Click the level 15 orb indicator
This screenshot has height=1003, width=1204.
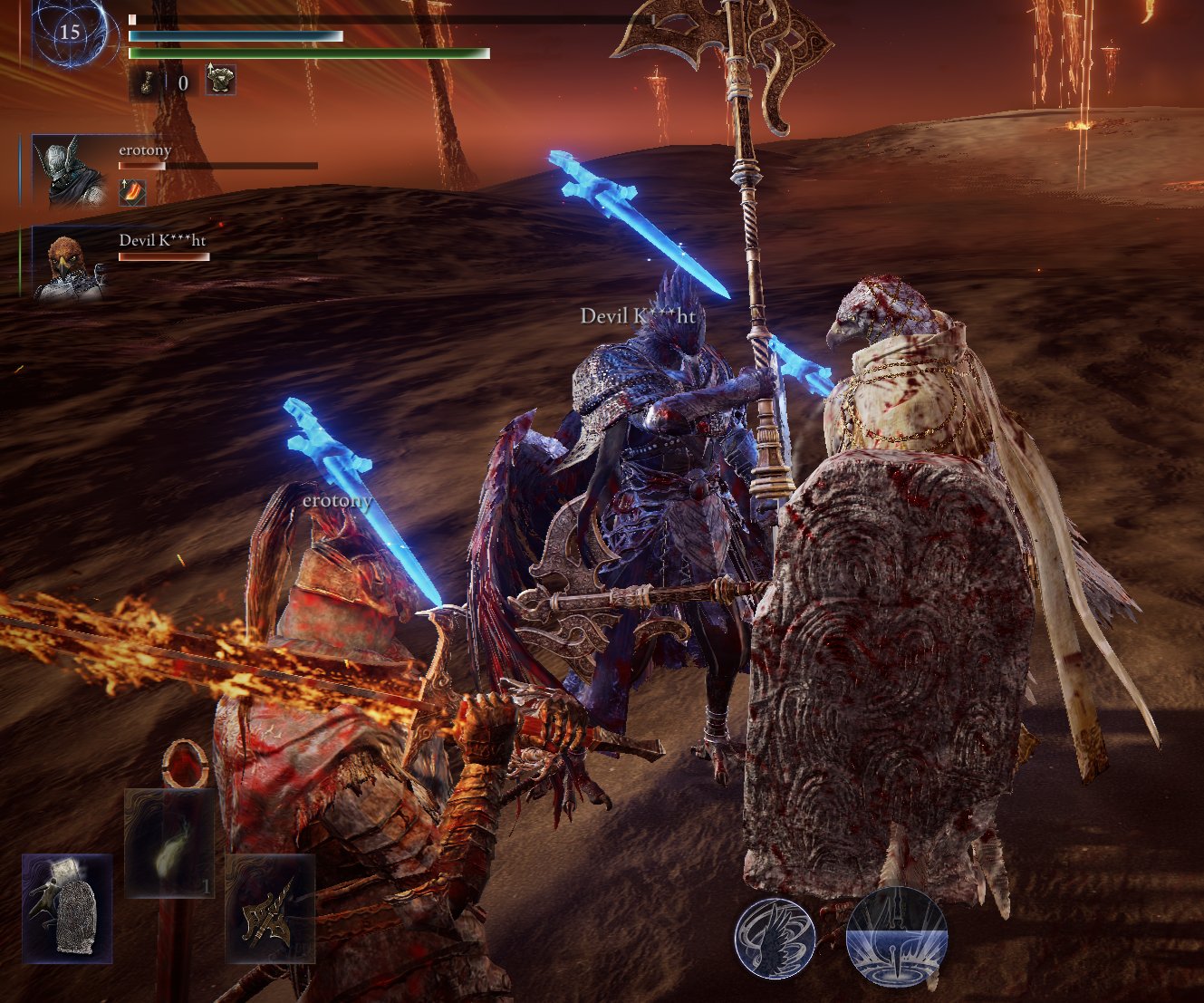click(70, 33)
